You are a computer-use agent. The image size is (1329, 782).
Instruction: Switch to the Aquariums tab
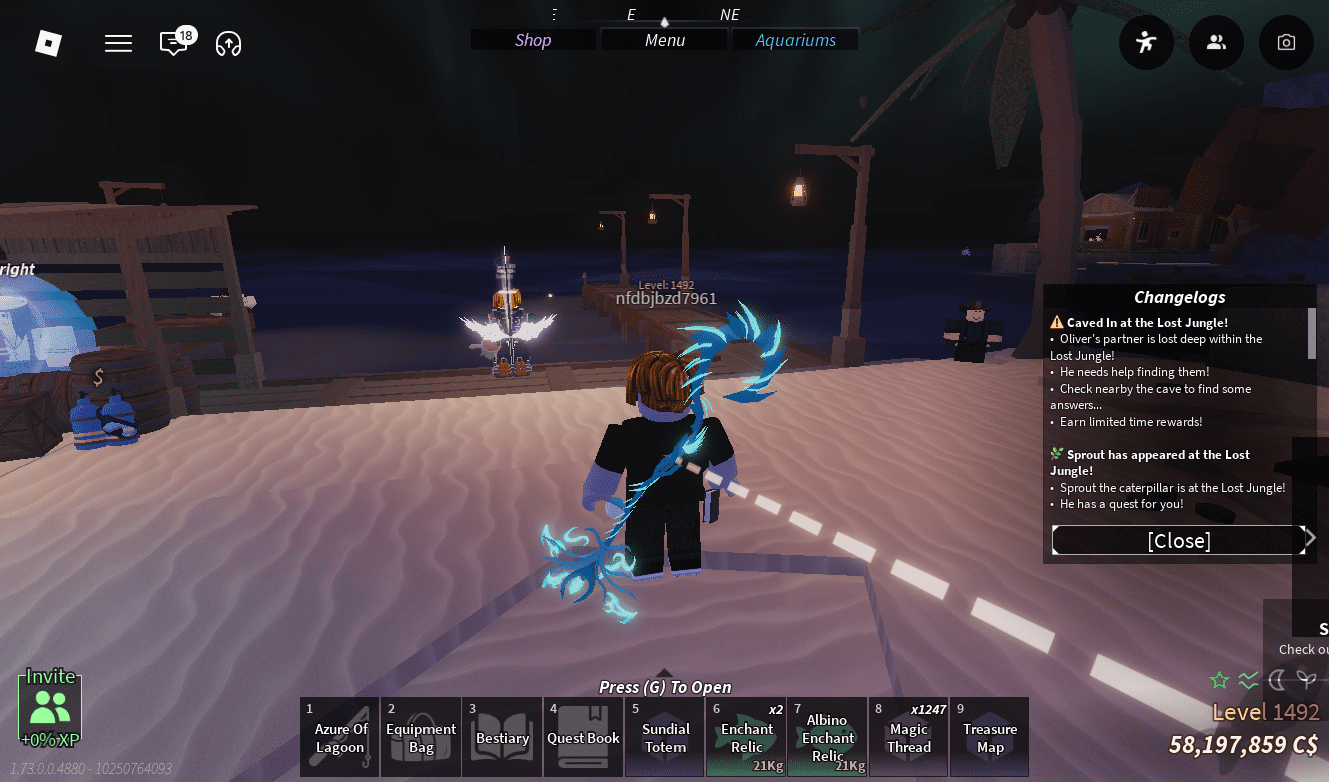point(795,40)
